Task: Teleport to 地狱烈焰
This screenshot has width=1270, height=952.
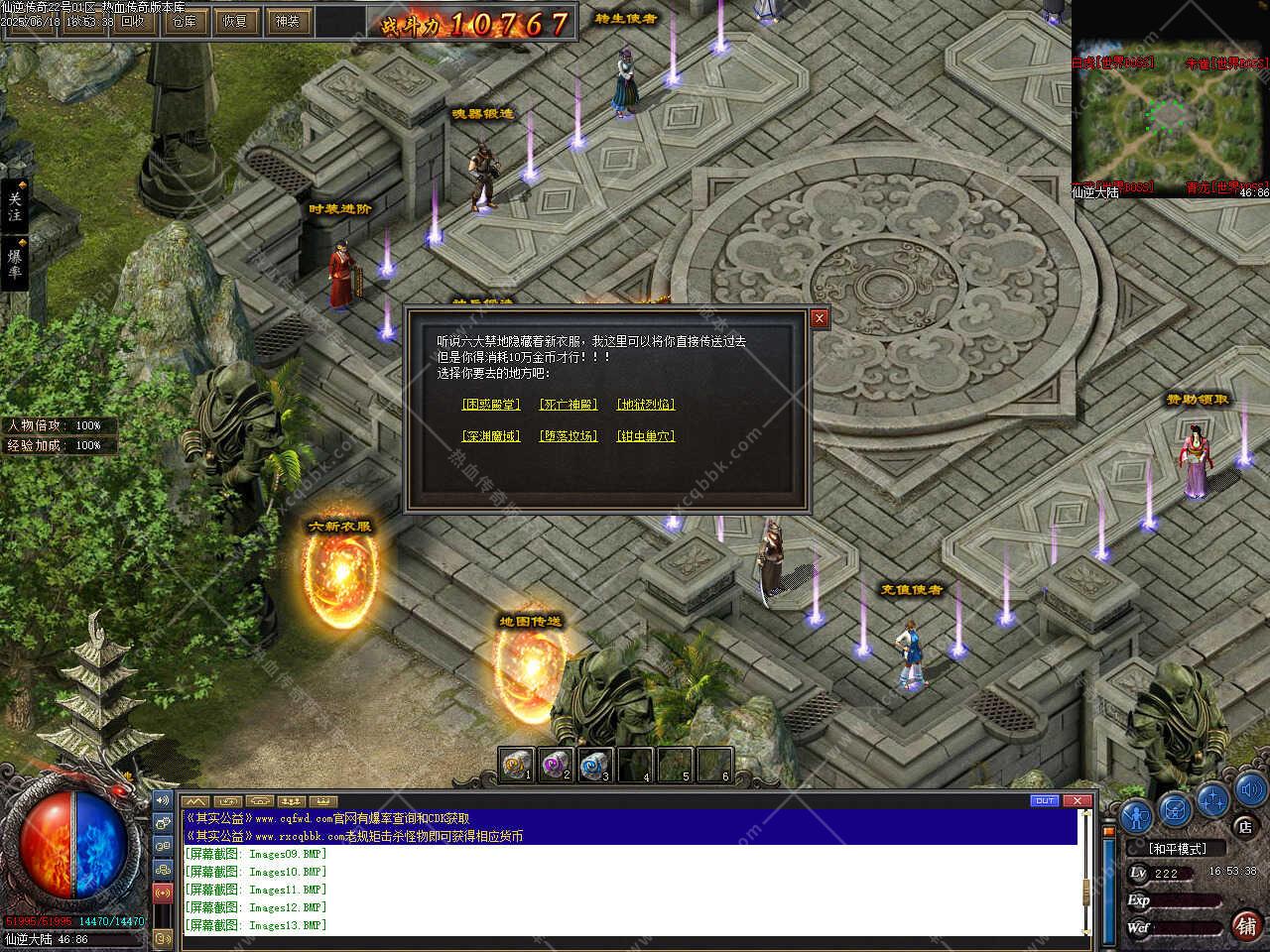Action: (x=646, y=405)
